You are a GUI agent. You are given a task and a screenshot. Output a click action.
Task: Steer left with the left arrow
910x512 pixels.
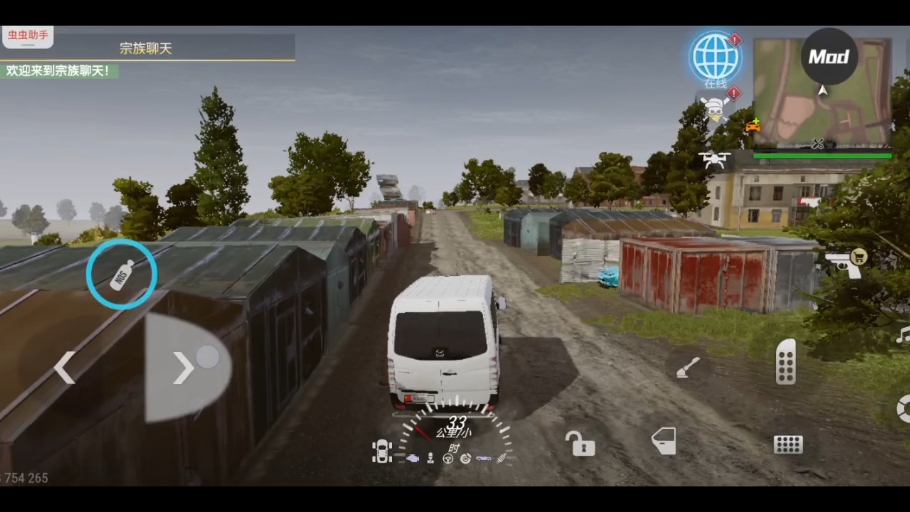click(x=65, y=367)
